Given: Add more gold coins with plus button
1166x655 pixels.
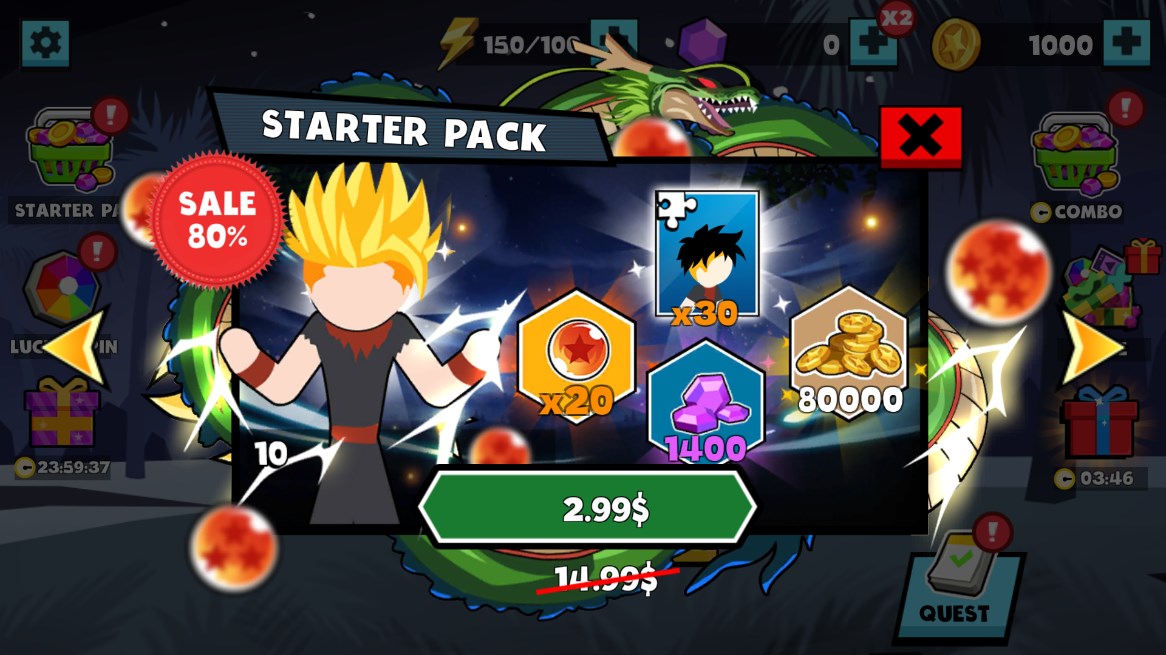Looking at the screenshot, I should 1126,44.
